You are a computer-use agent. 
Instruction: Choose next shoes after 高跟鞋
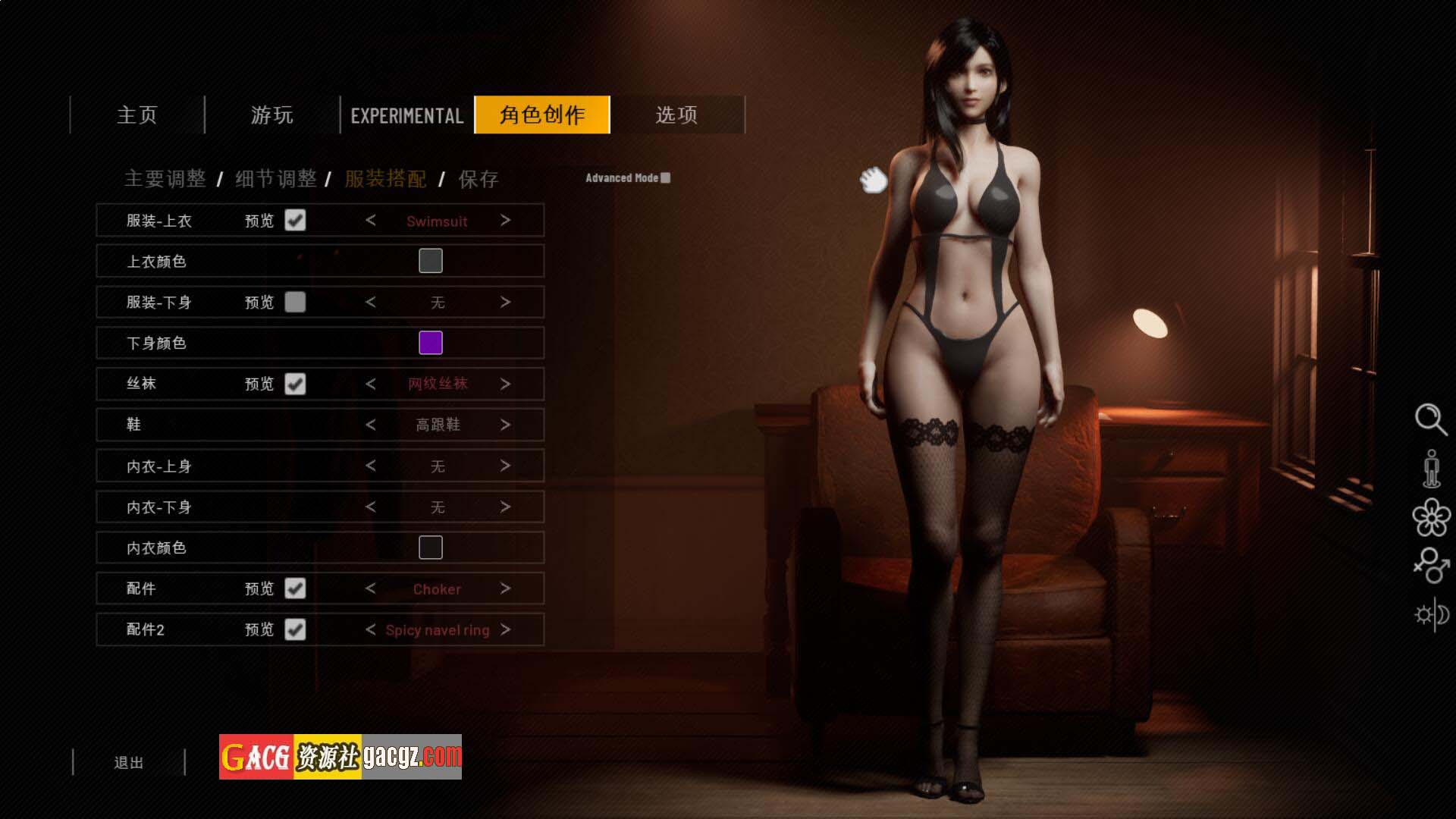point(506,425)
